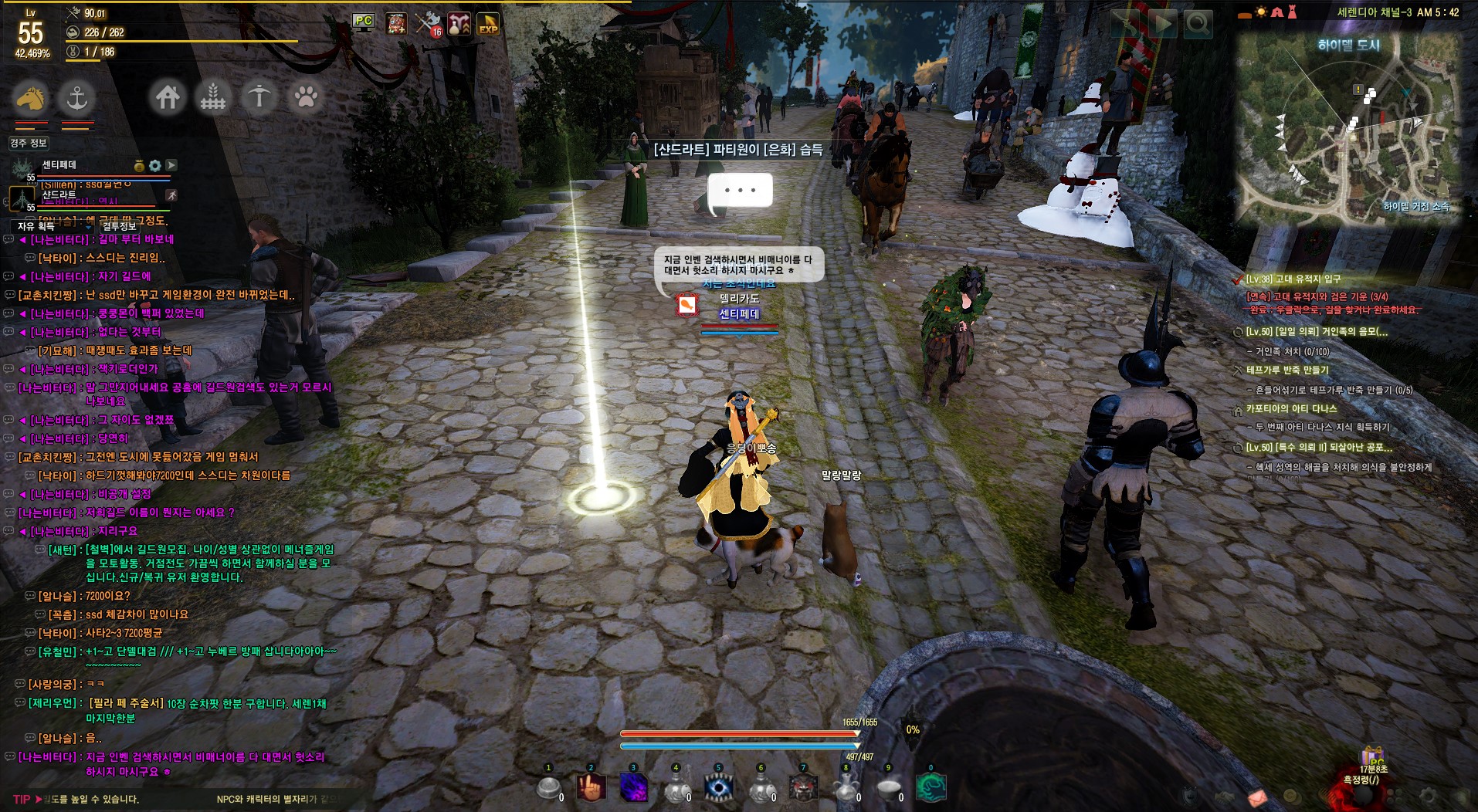1478x812 pixels.
Task: Activate the blue eye skill in quickslot 5
Action: coord(718,787)
